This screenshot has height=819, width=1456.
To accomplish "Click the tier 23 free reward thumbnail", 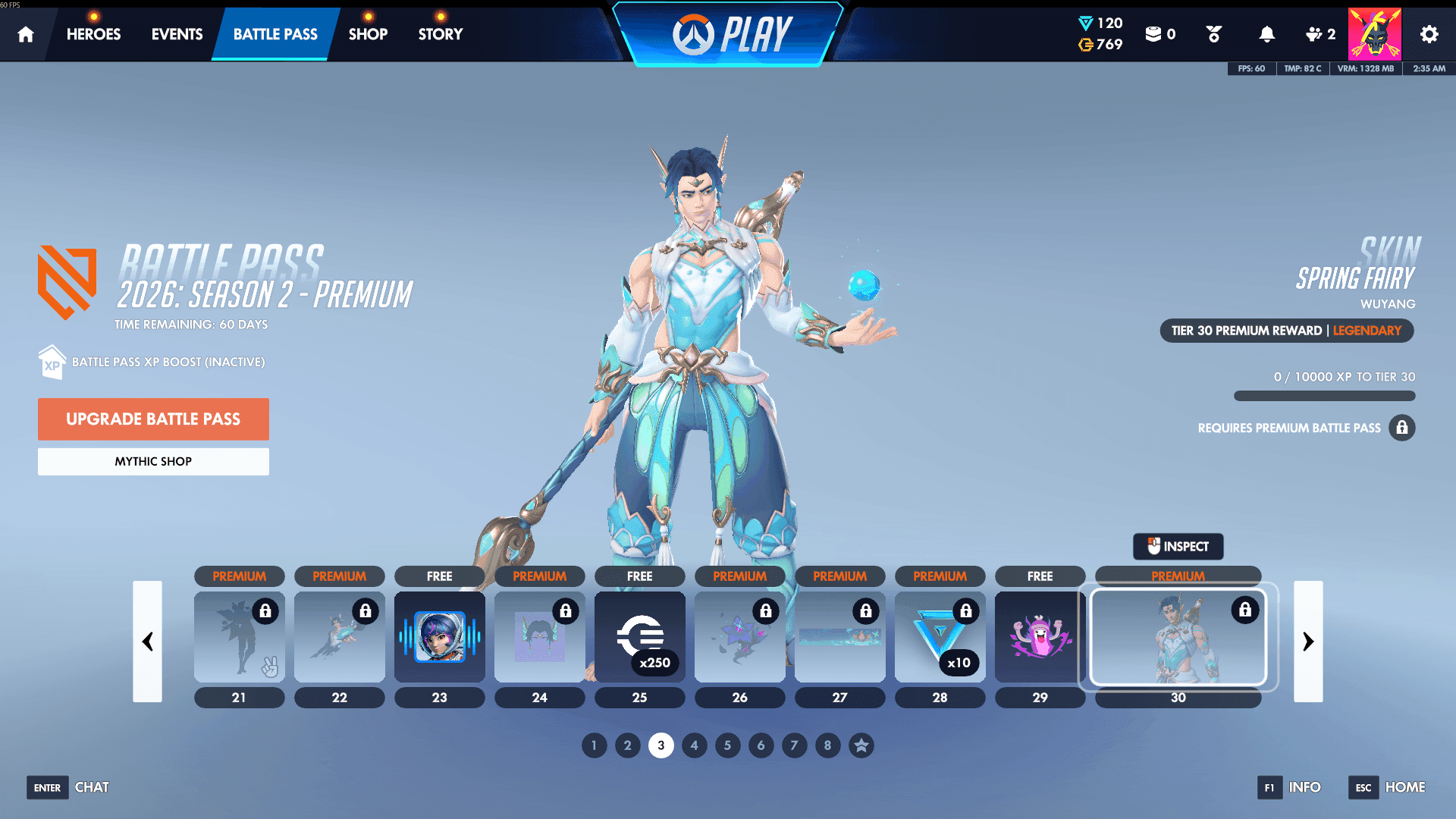I will point(440,637).
